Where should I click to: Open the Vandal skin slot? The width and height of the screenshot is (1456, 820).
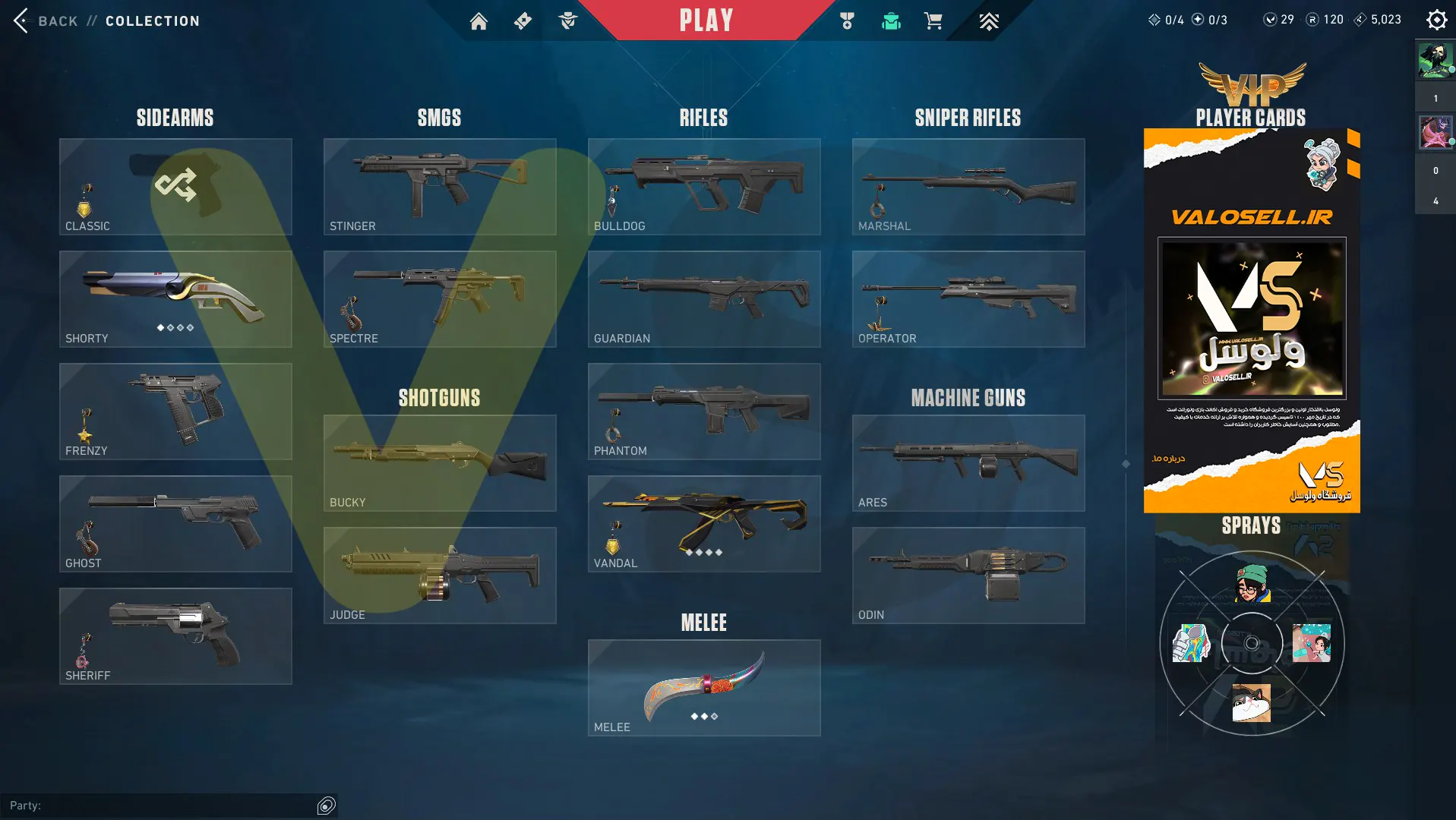click(x=704, y=524)
